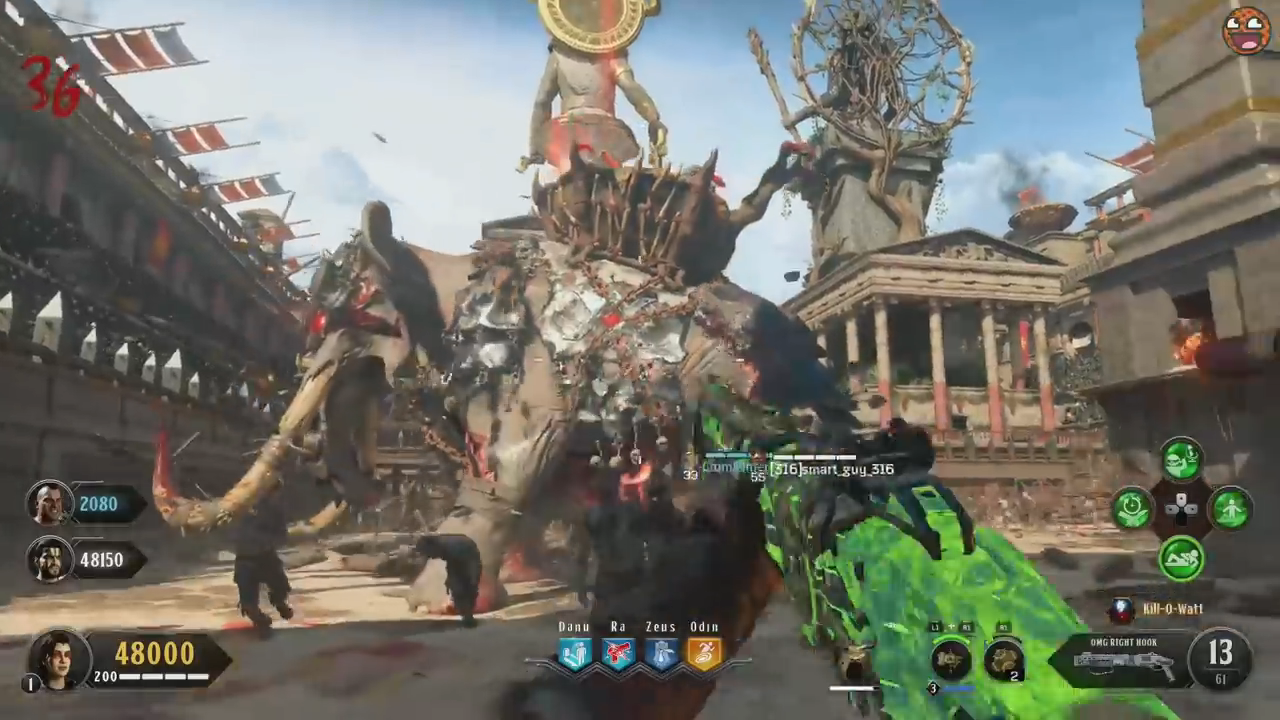The width and height of the screenshot is (1280, 720).
Task: Select the equipment icon with count 2
Action: pyautogui.click(x=1003, y=660)
